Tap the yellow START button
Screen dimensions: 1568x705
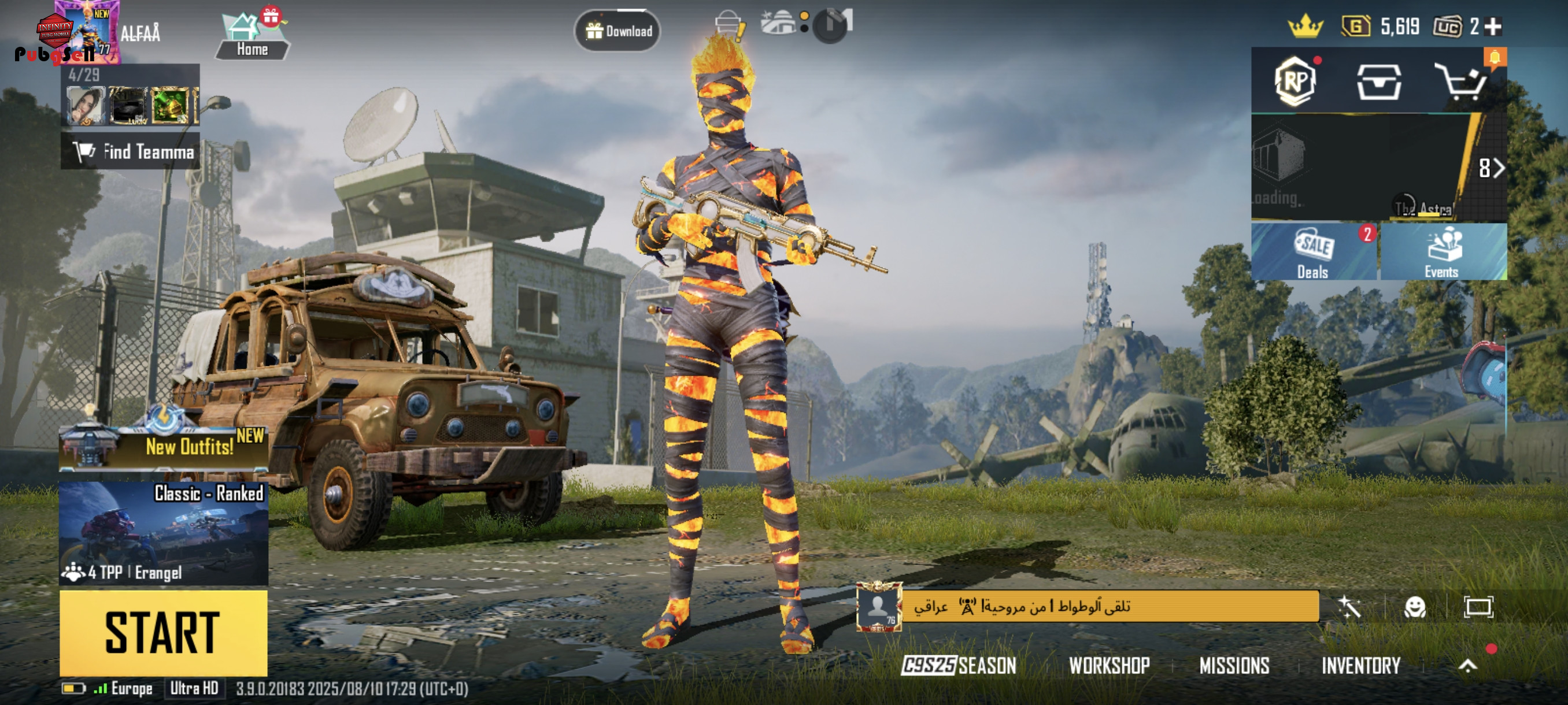(163, 633)
